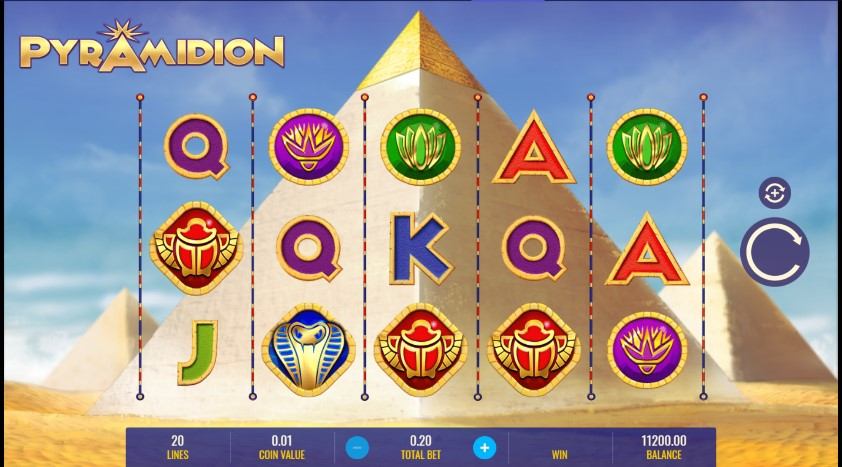Viewport: 842px width, 467px height.
Task: Decrease total bet with the minus button
Action: coord(360,446)
